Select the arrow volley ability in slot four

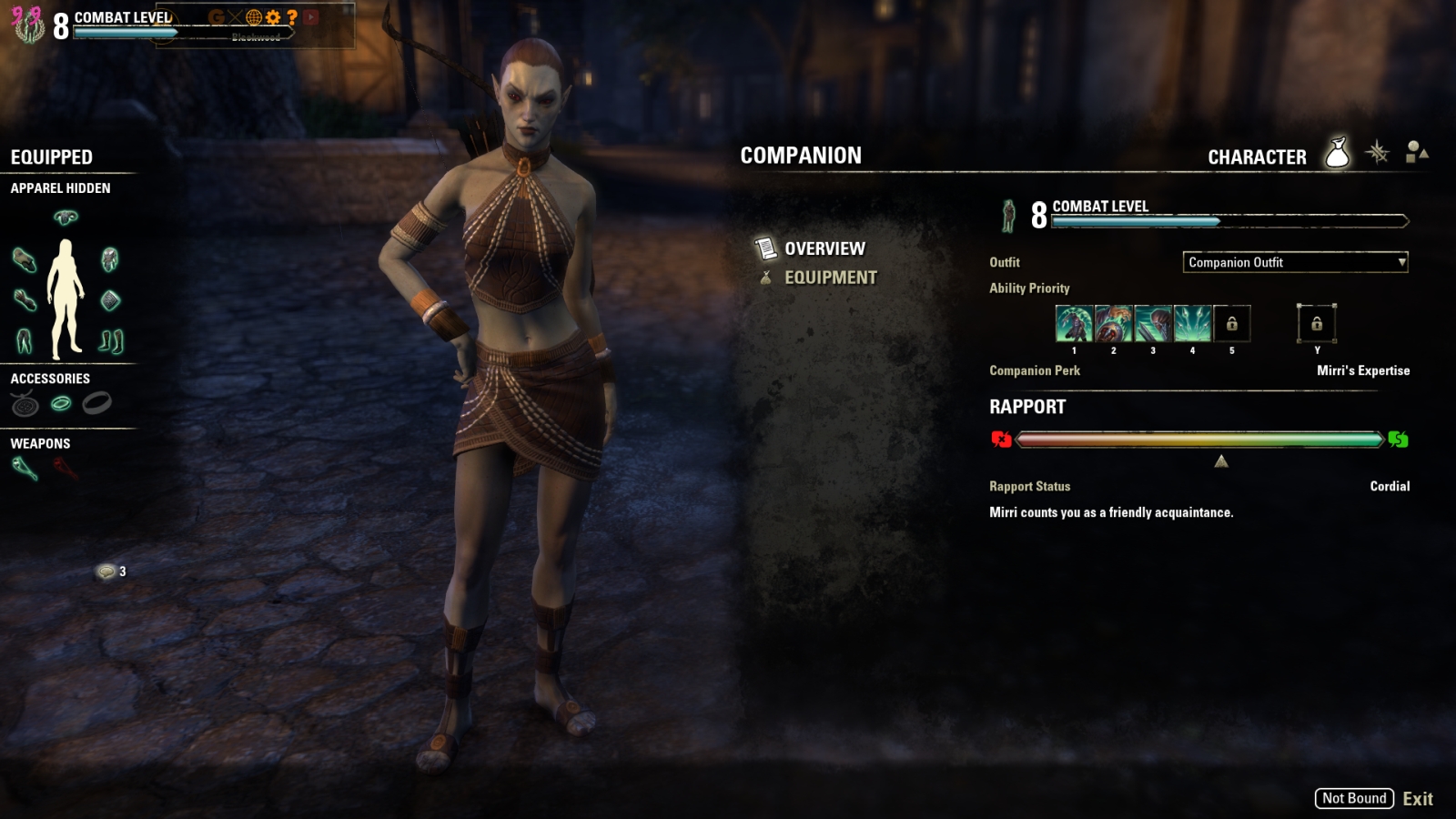click(x=1193, y=323)
